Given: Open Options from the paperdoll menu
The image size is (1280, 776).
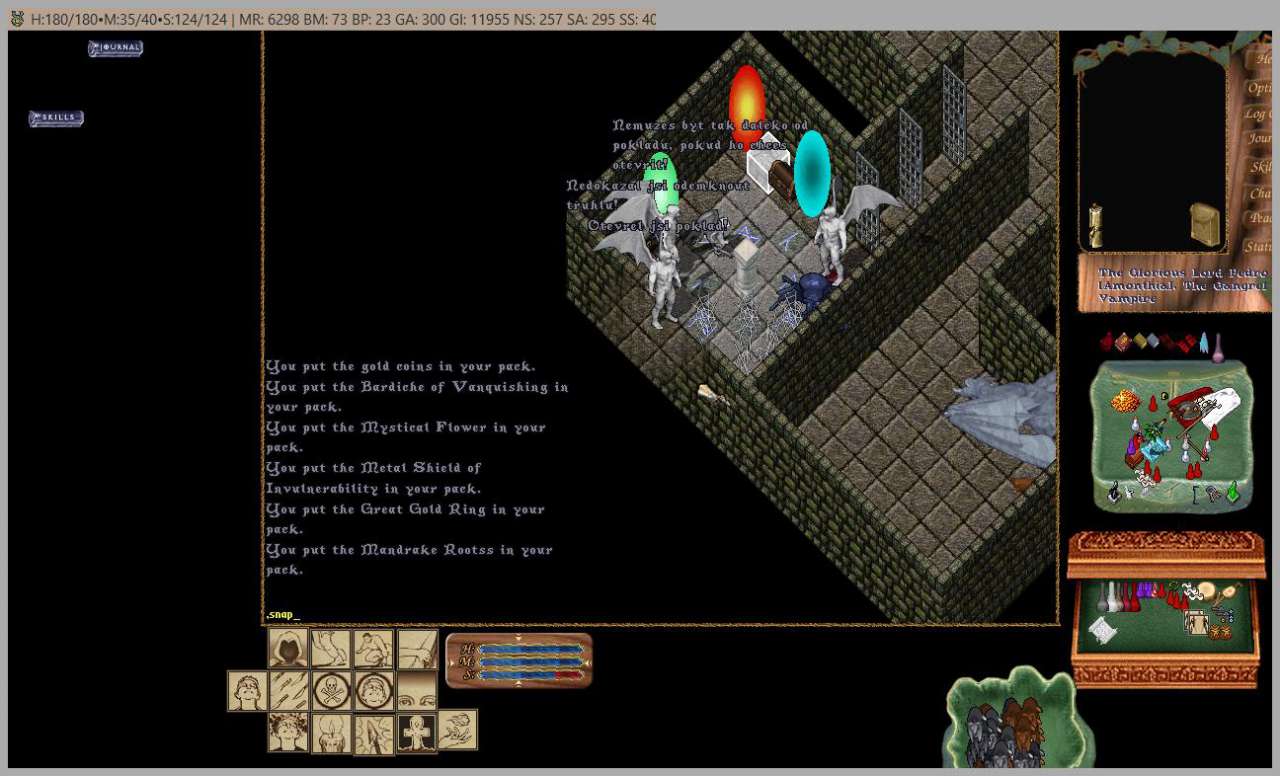Looking at the screenshot, I should tap(1260, 87).
